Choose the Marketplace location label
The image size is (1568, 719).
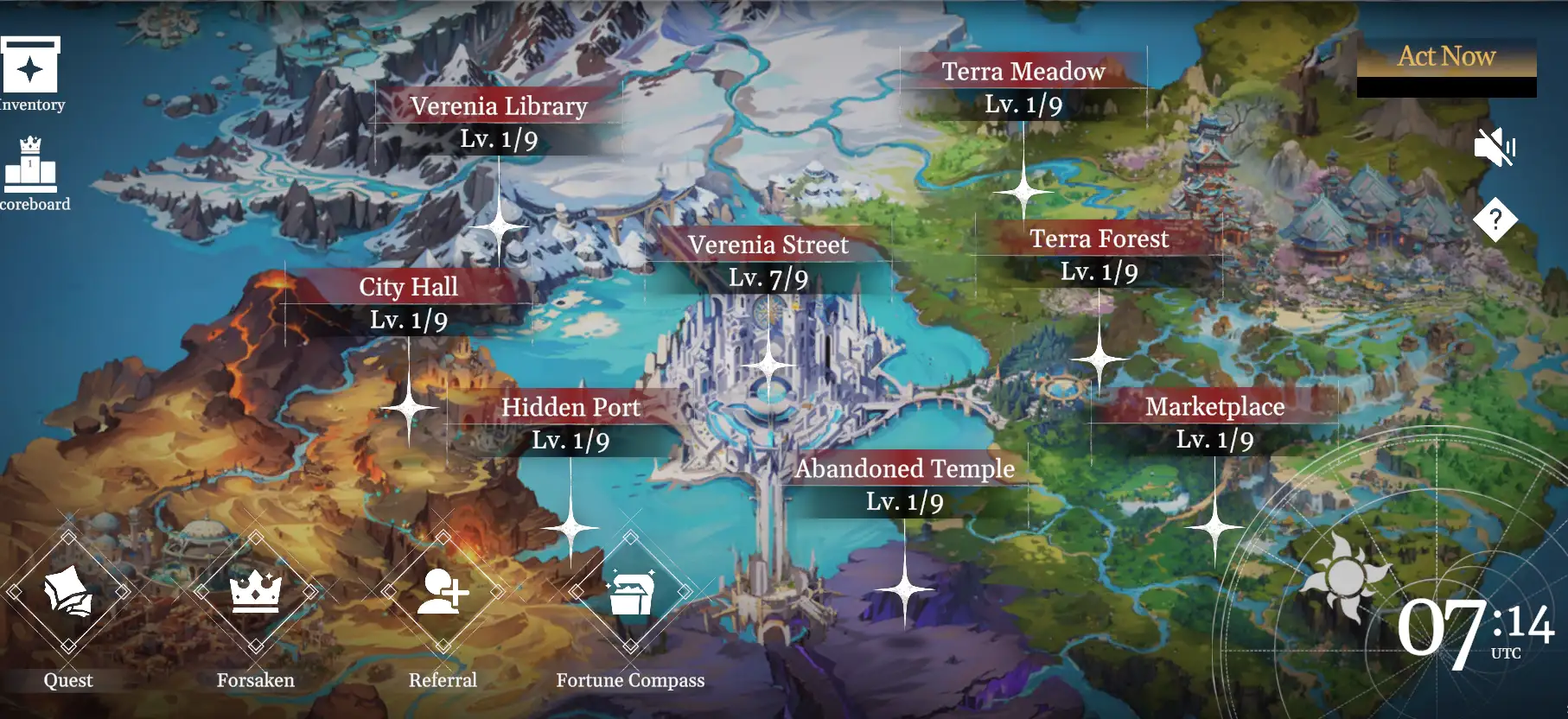(x=1214, y=406)
